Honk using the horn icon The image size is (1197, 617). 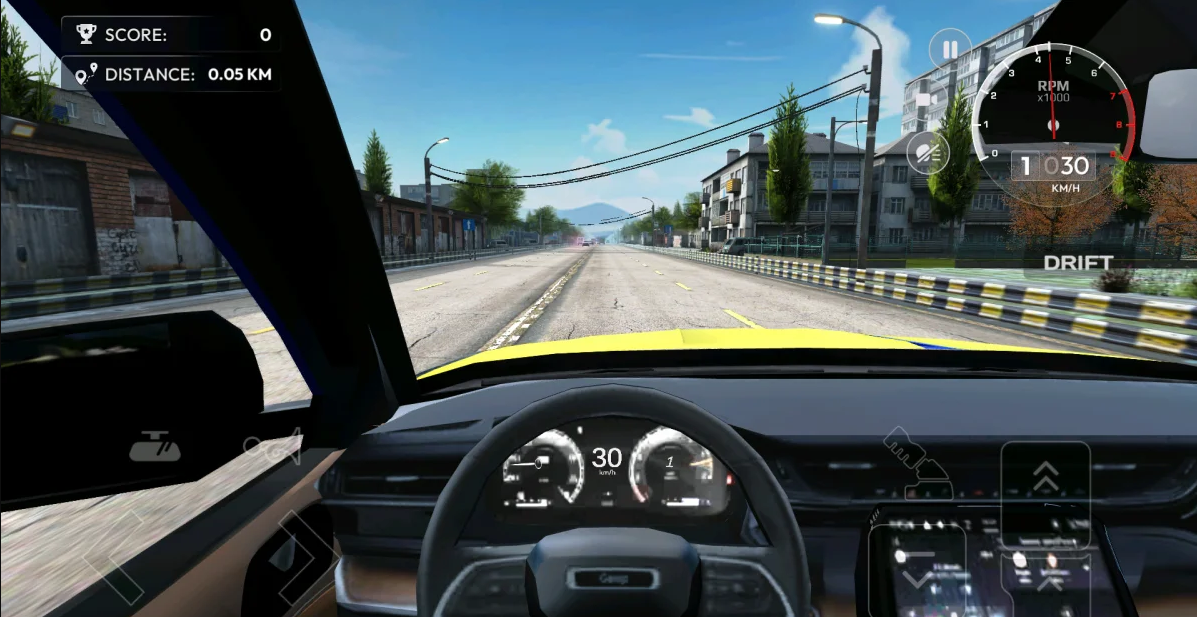272,447
